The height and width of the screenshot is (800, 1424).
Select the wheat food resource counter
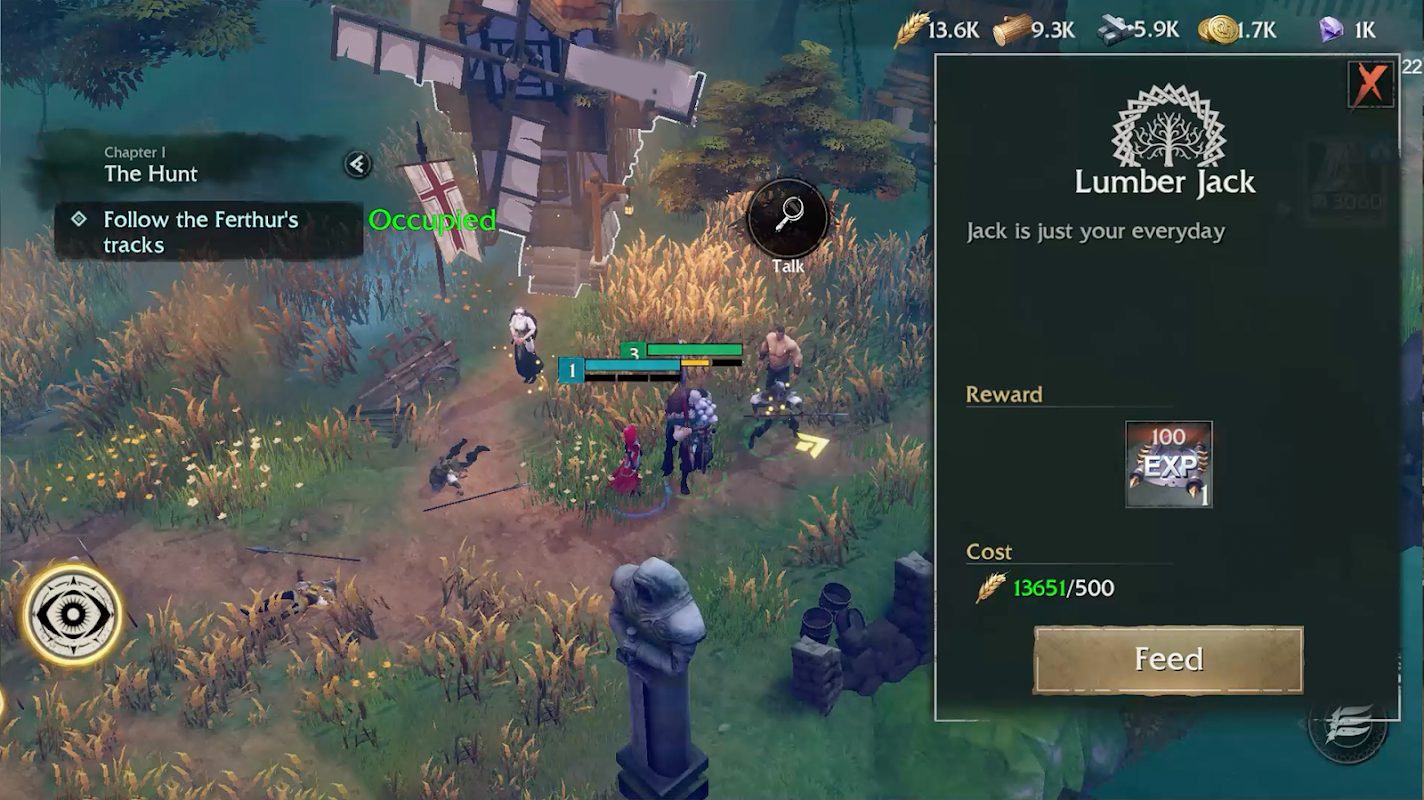click(937, 30)
